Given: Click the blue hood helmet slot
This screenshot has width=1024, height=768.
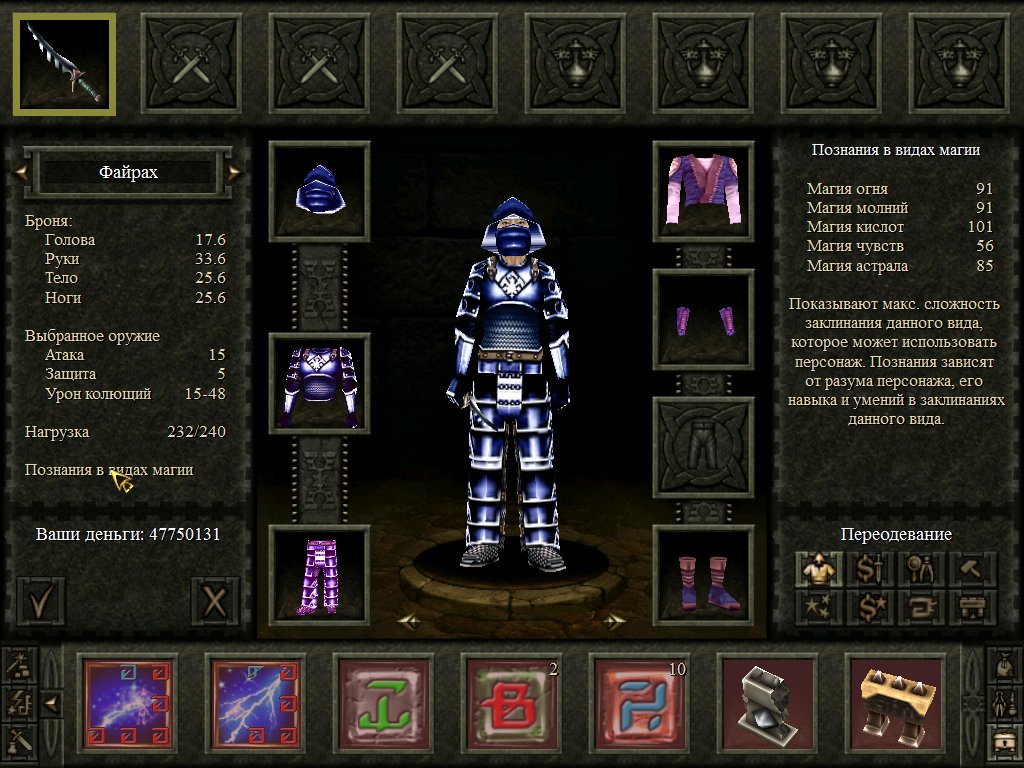Looking at the screenshot, I should (x=319, y=191).
